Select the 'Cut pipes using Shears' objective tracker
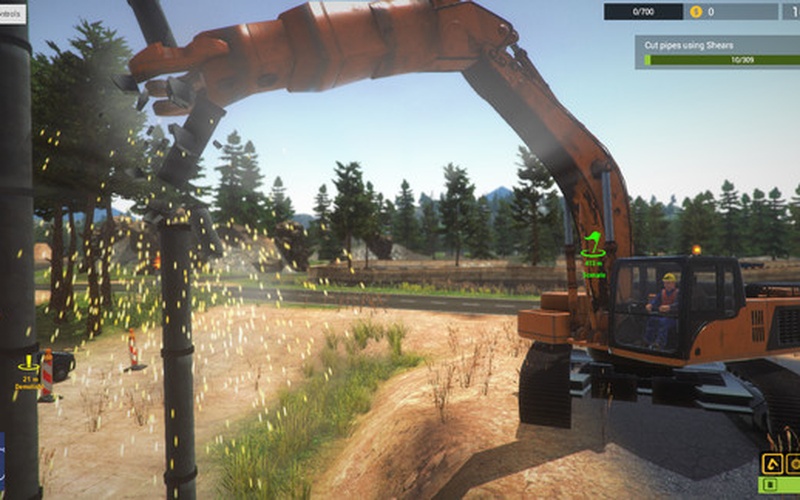The image size is (800, 500). click(x=716, y=52)
